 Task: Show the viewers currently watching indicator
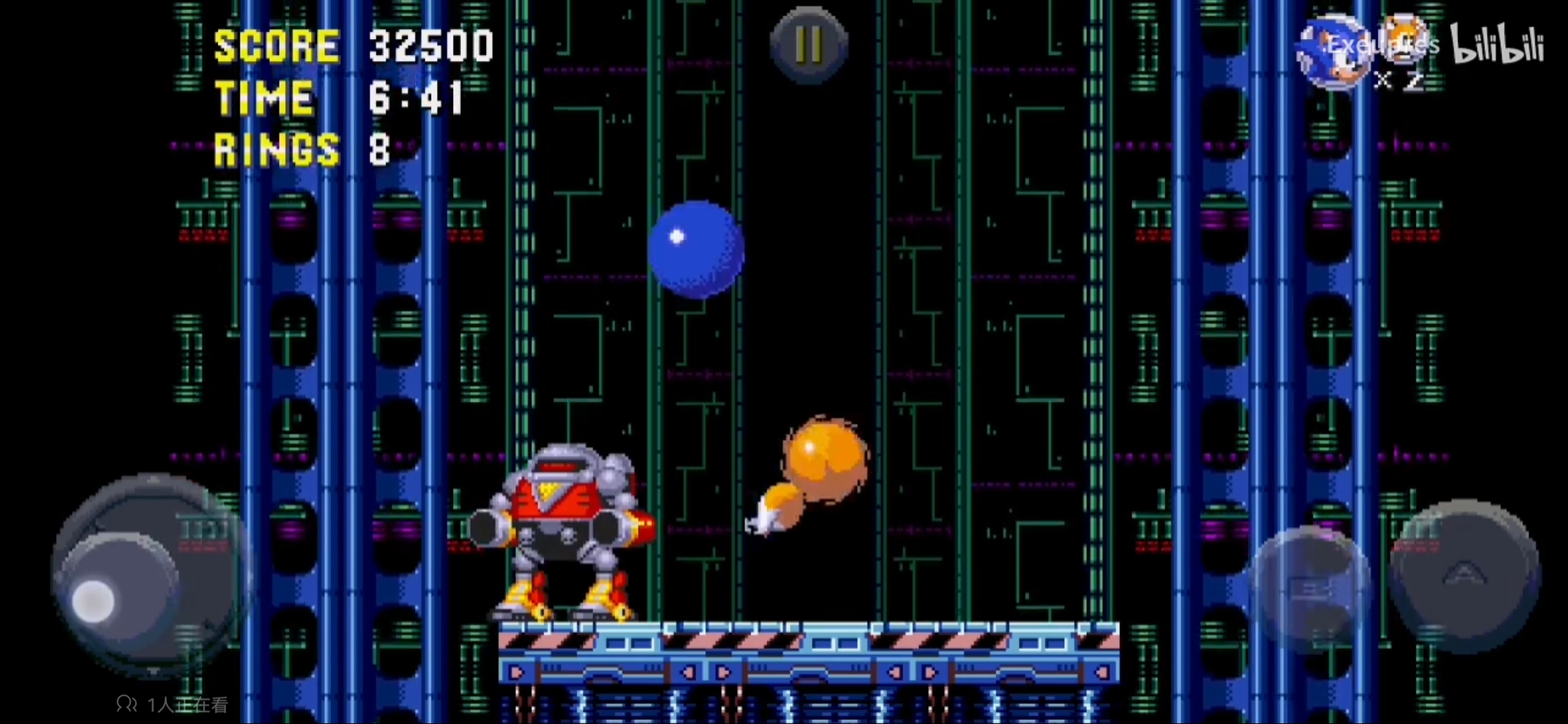(x=172, y=704)
